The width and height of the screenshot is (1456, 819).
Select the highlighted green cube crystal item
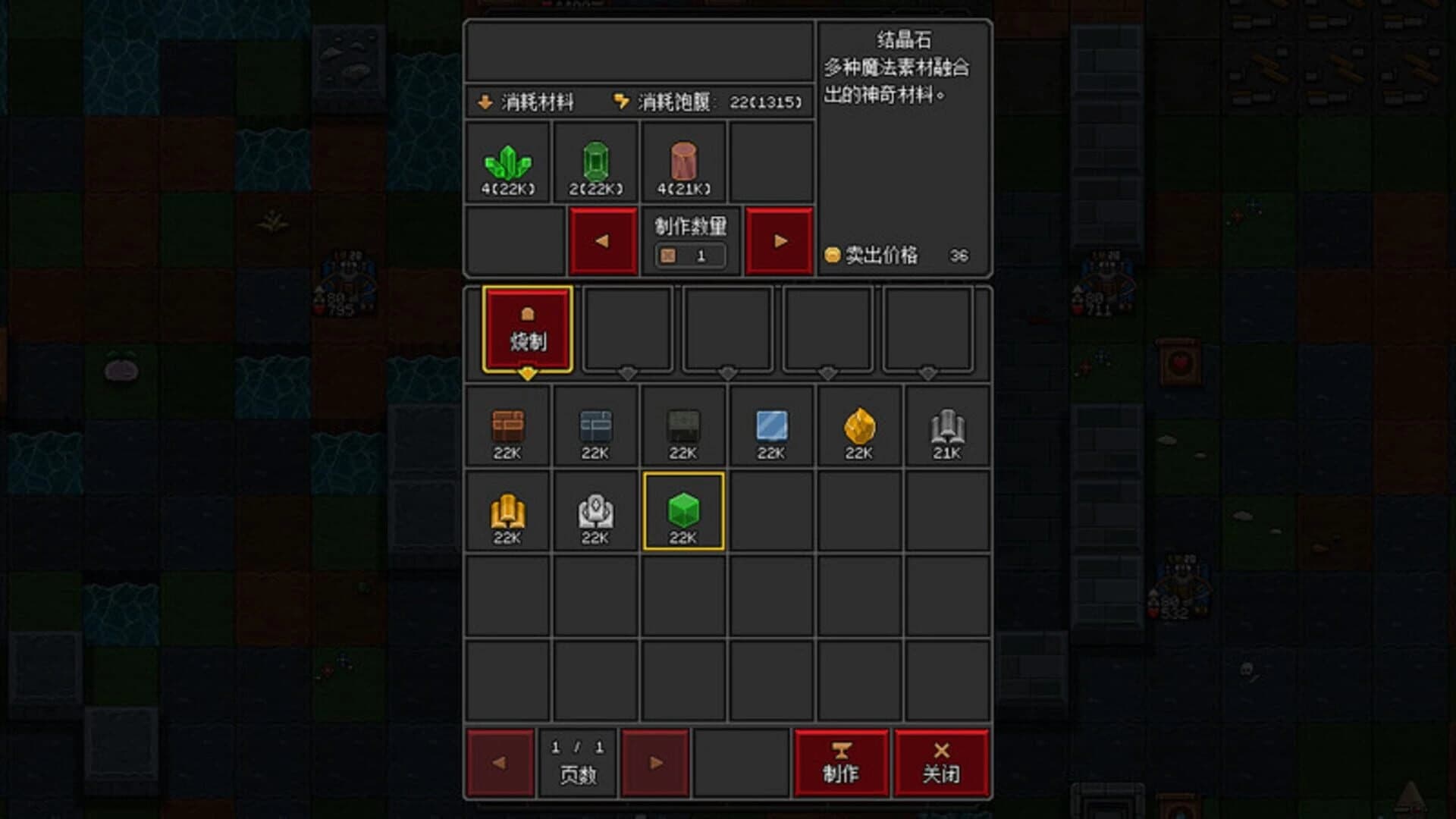[682, 512]
